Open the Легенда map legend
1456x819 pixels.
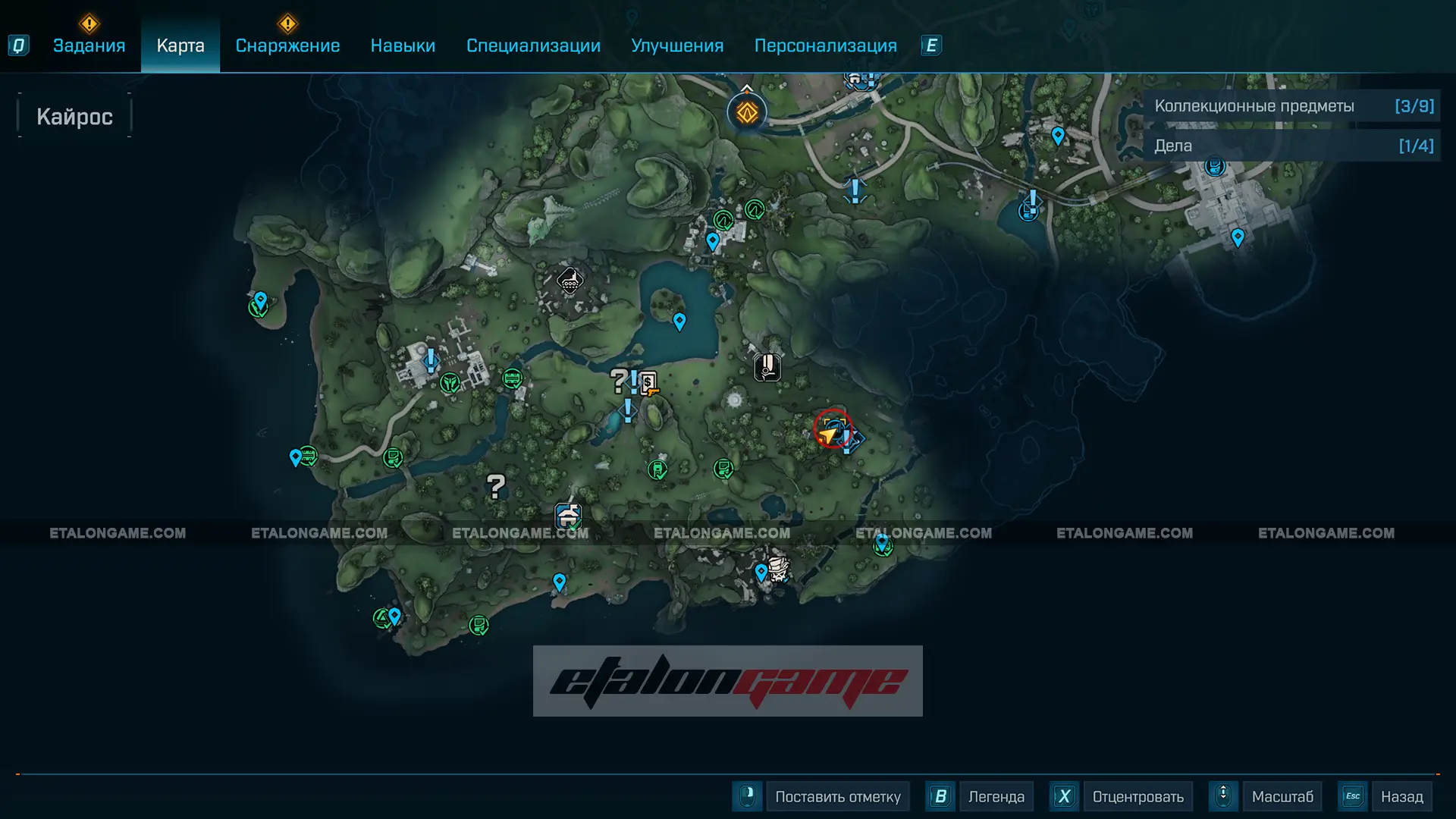click(996, 796)
